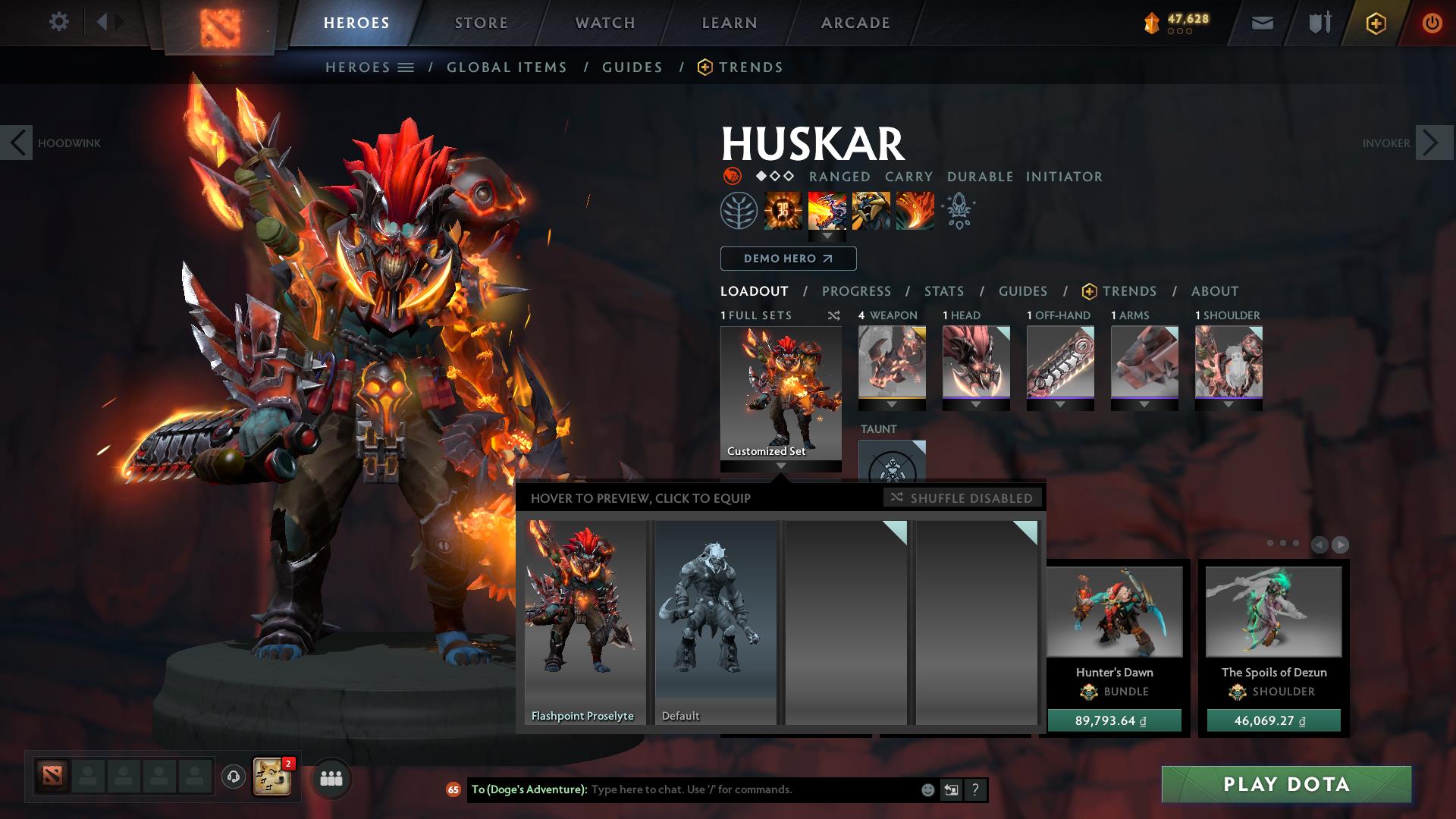Select the Dota Plus hexagon icon
This screenshot has width=1456, height=819.
tap(1375, 23)
